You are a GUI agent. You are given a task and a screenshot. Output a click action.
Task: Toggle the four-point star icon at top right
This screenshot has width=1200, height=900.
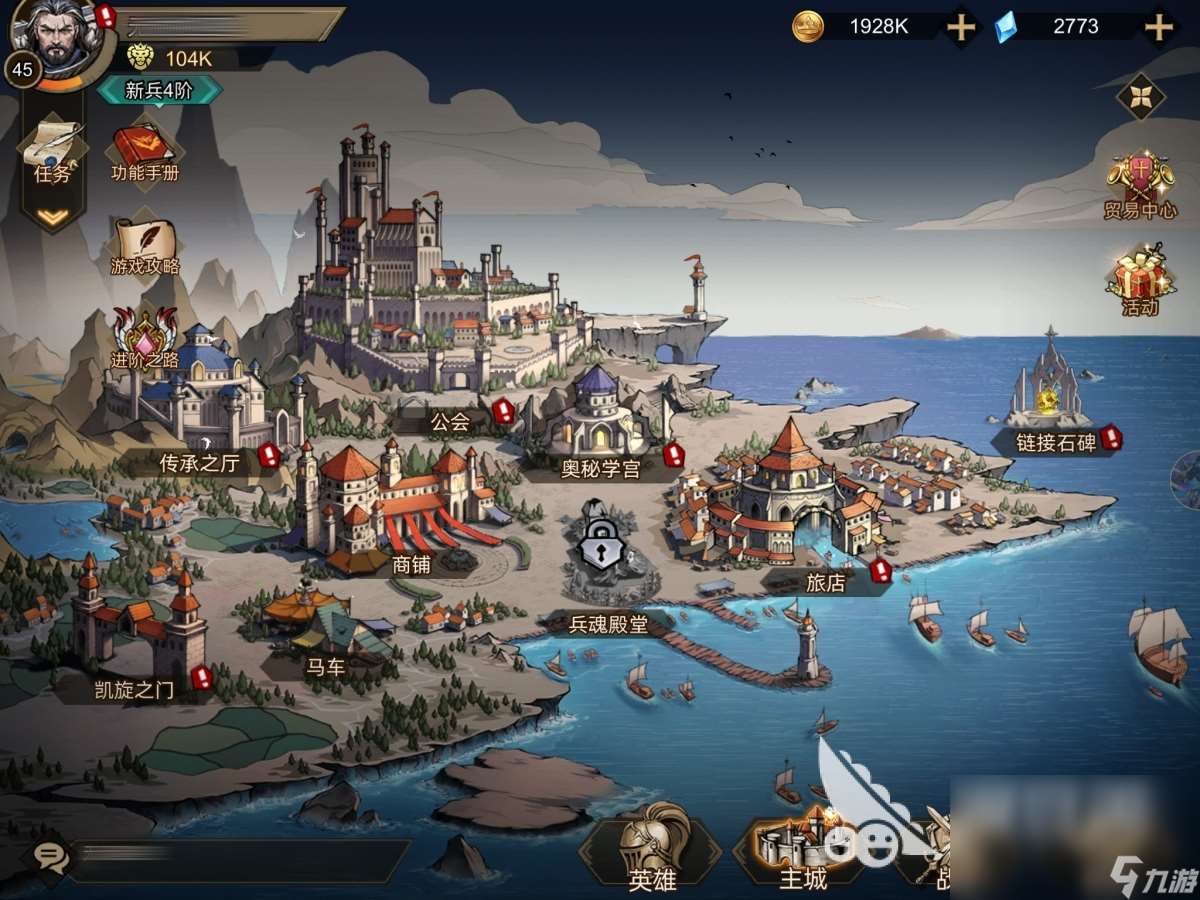click(x=1140, y=96)
